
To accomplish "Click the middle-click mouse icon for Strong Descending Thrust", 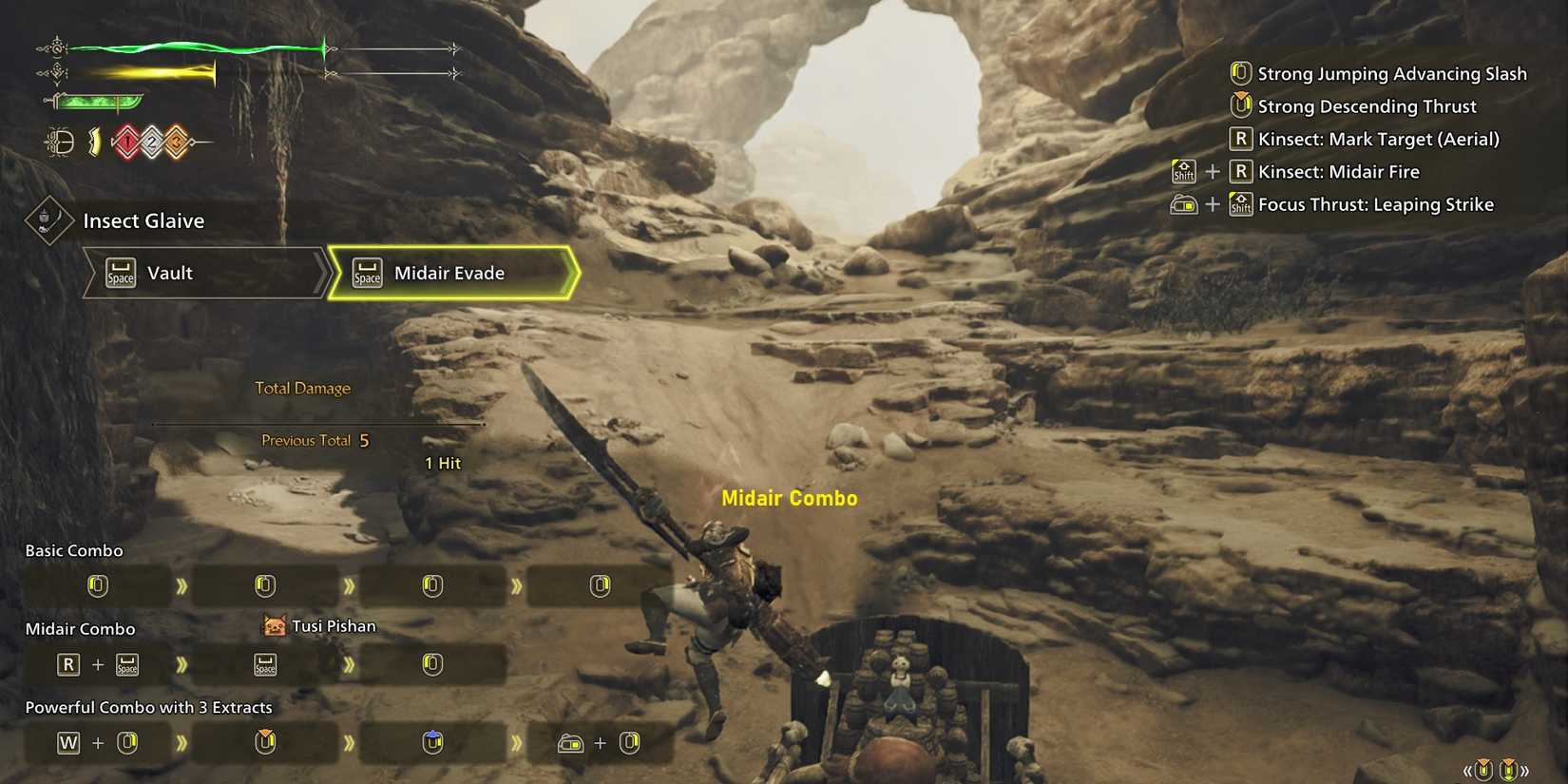I will pyautogui.click(x=1240, y=105).
